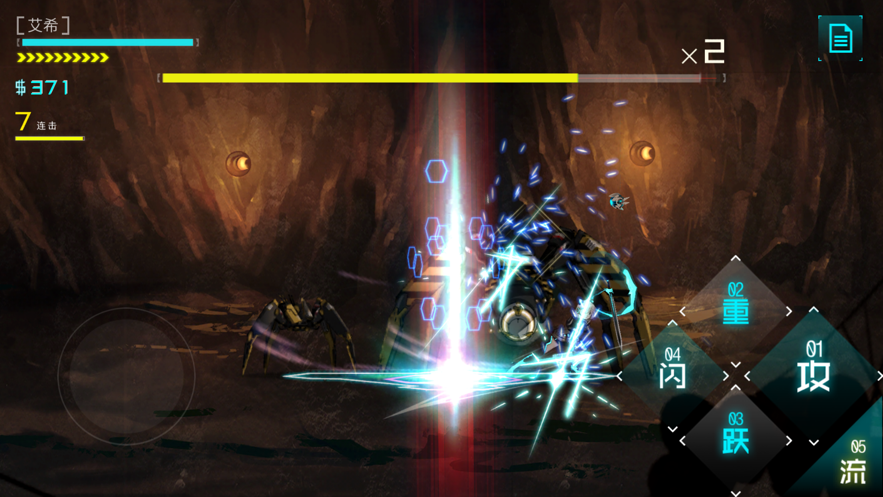Tap the 攻 attack button
This screenshot has height=497, width=883.
[x=813, y=375]
